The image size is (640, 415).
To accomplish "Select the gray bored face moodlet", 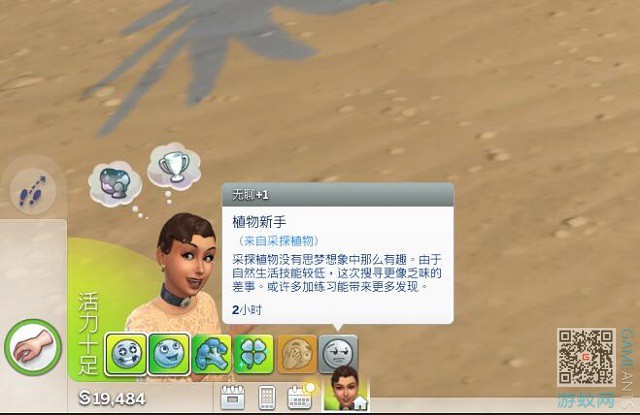I will coord(338,354).
